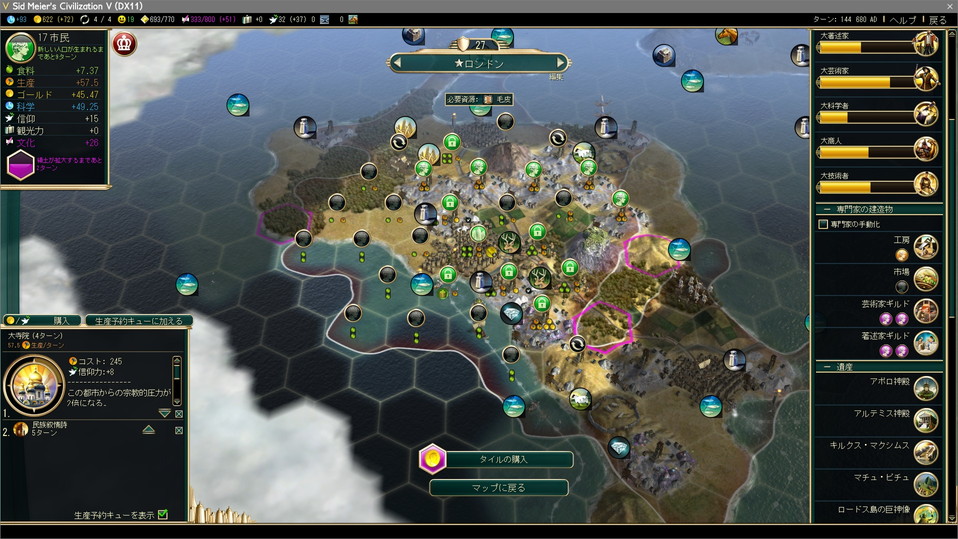Remove 大寺院 from the production queue
958x539 pixels.
(x=179, y=413)
